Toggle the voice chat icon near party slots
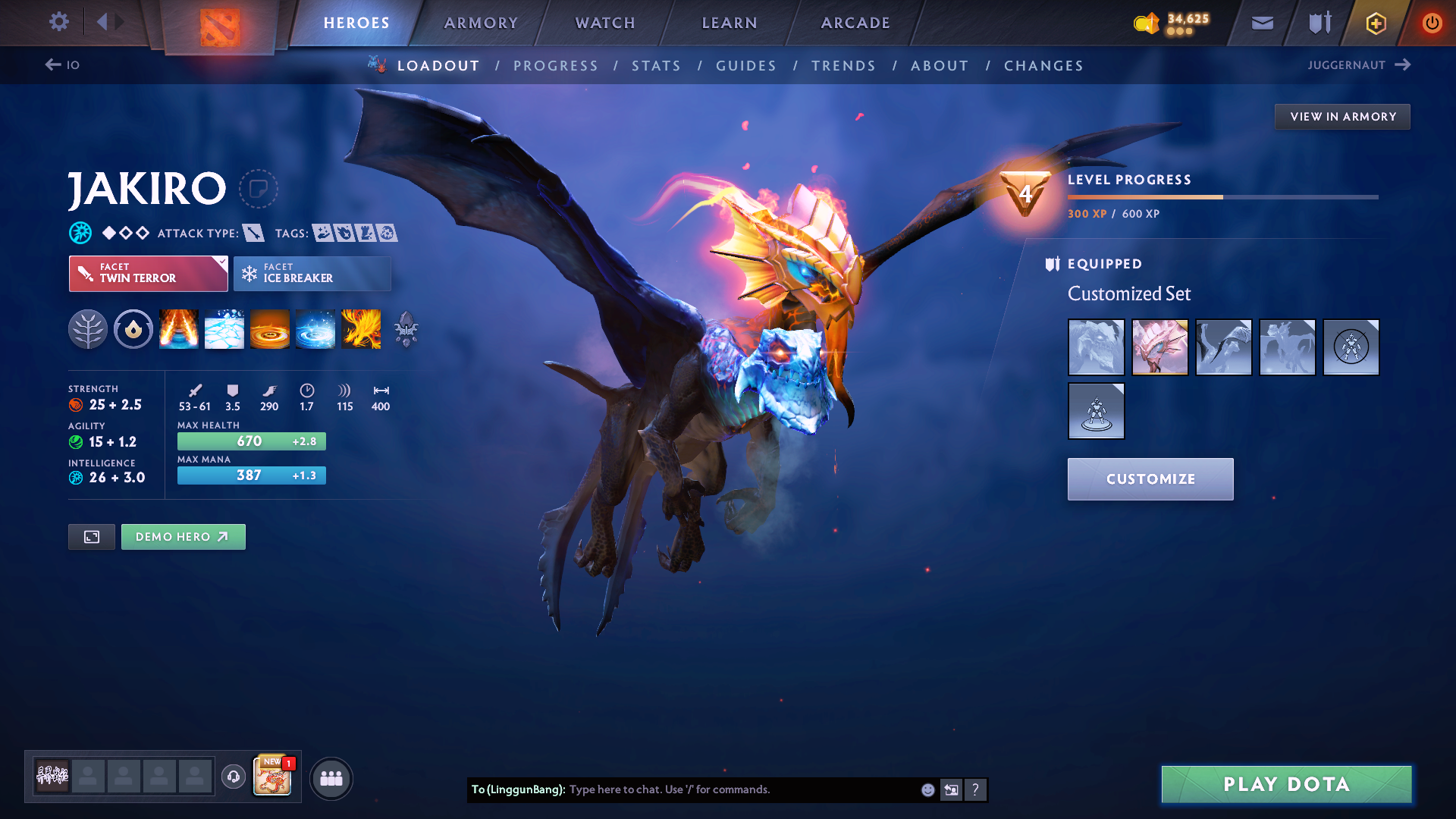 pyautogui.click(x=233, y=777)
